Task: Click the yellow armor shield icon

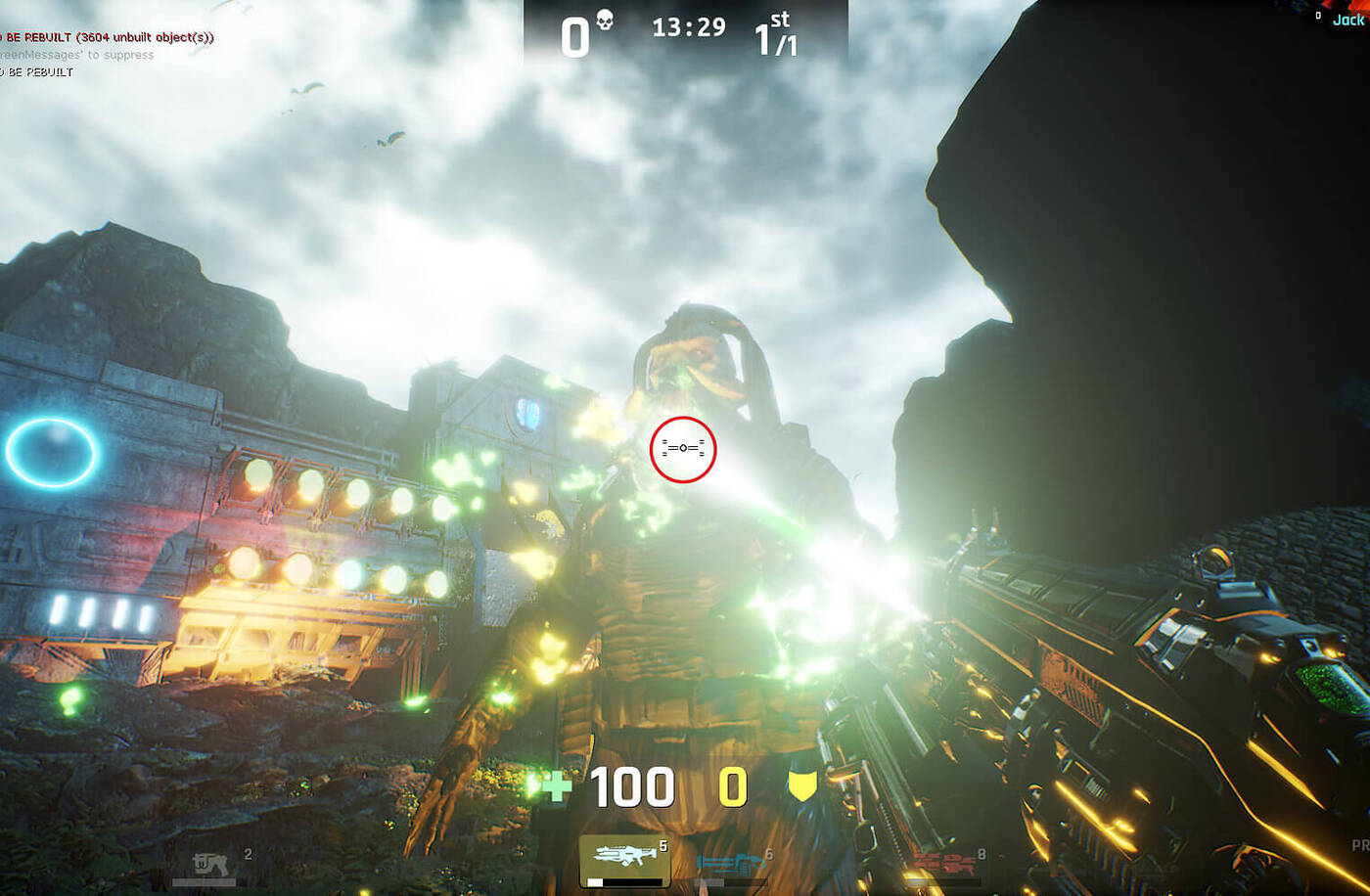Action: point(800,785)
